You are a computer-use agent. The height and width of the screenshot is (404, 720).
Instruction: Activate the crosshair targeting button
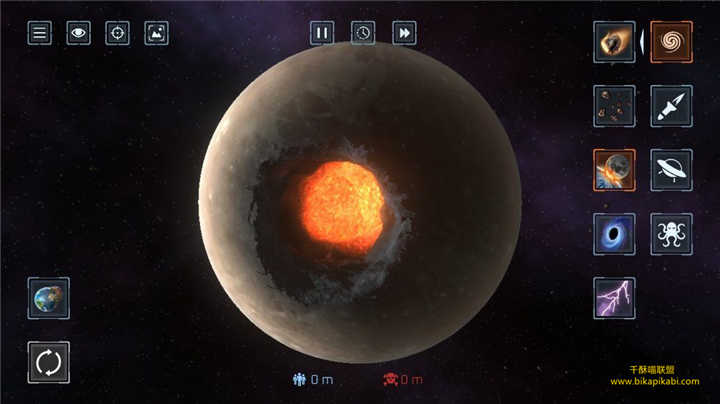[x=117, y=33]
